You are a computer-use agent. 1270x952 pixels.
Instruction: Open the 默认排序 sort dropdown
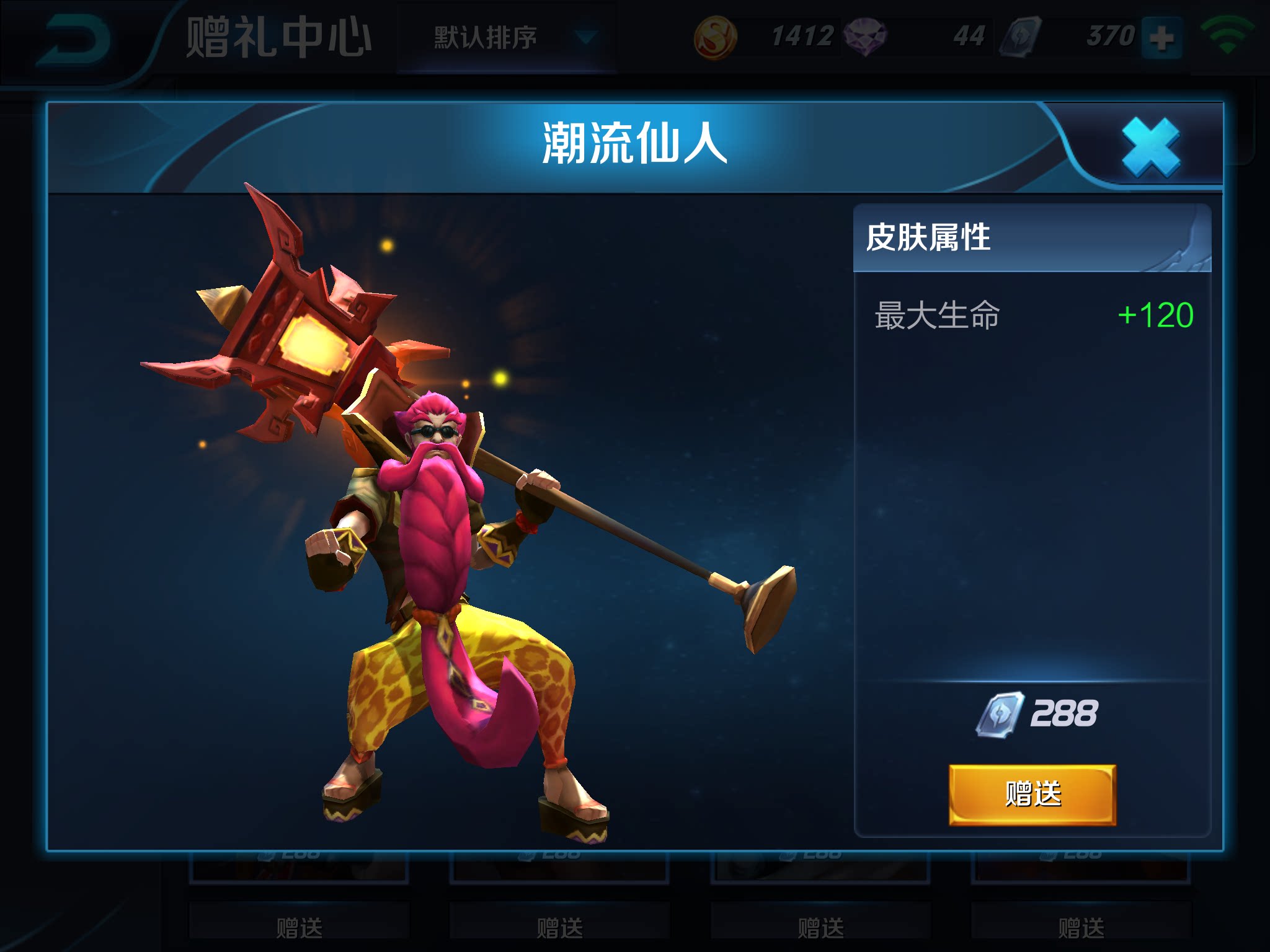pyautogui.click(x=507, y=38)
